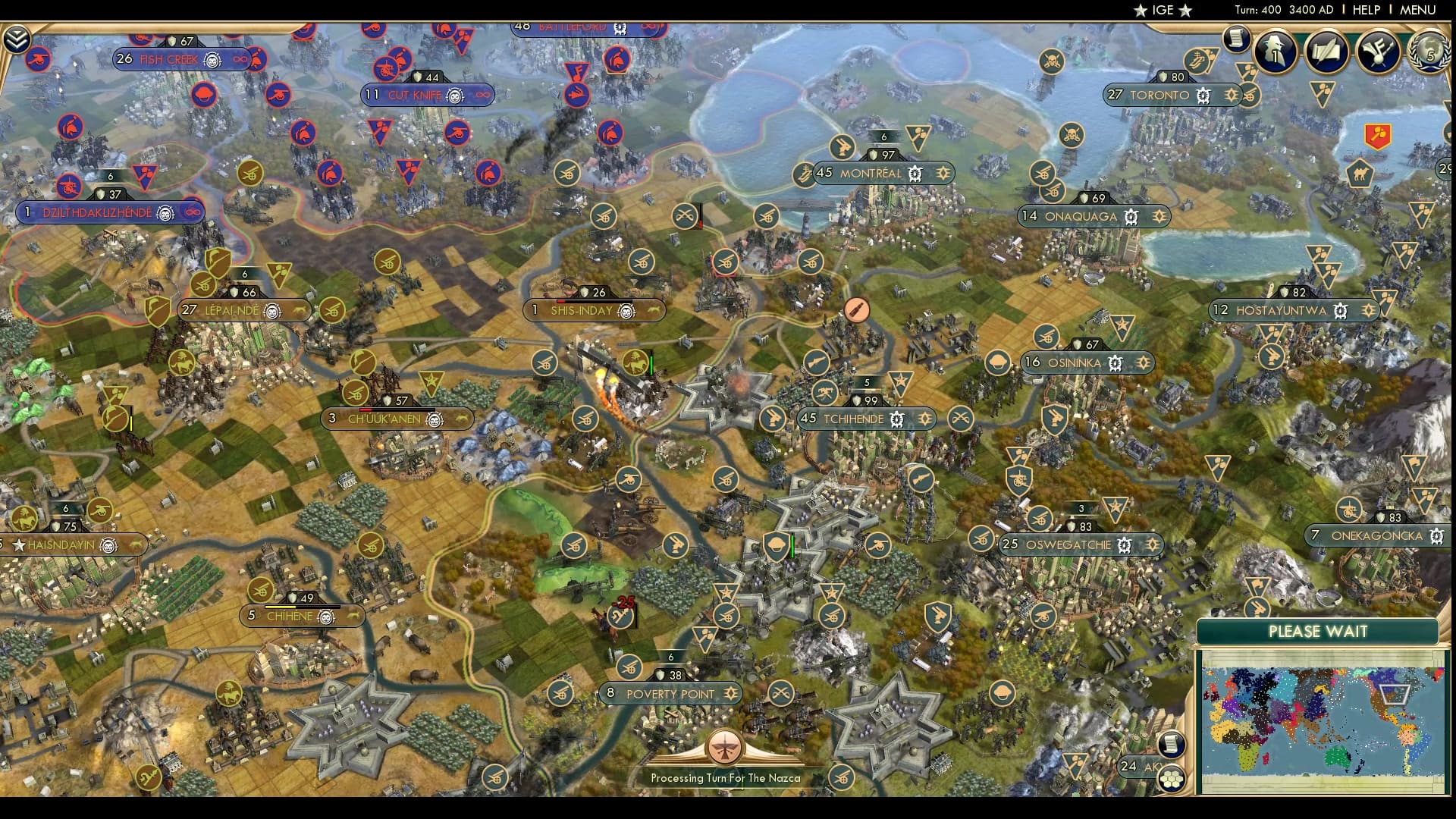1456x819 pixels.
Task: Open Montréal's city screen via its name banner
Action: (869, 174)
